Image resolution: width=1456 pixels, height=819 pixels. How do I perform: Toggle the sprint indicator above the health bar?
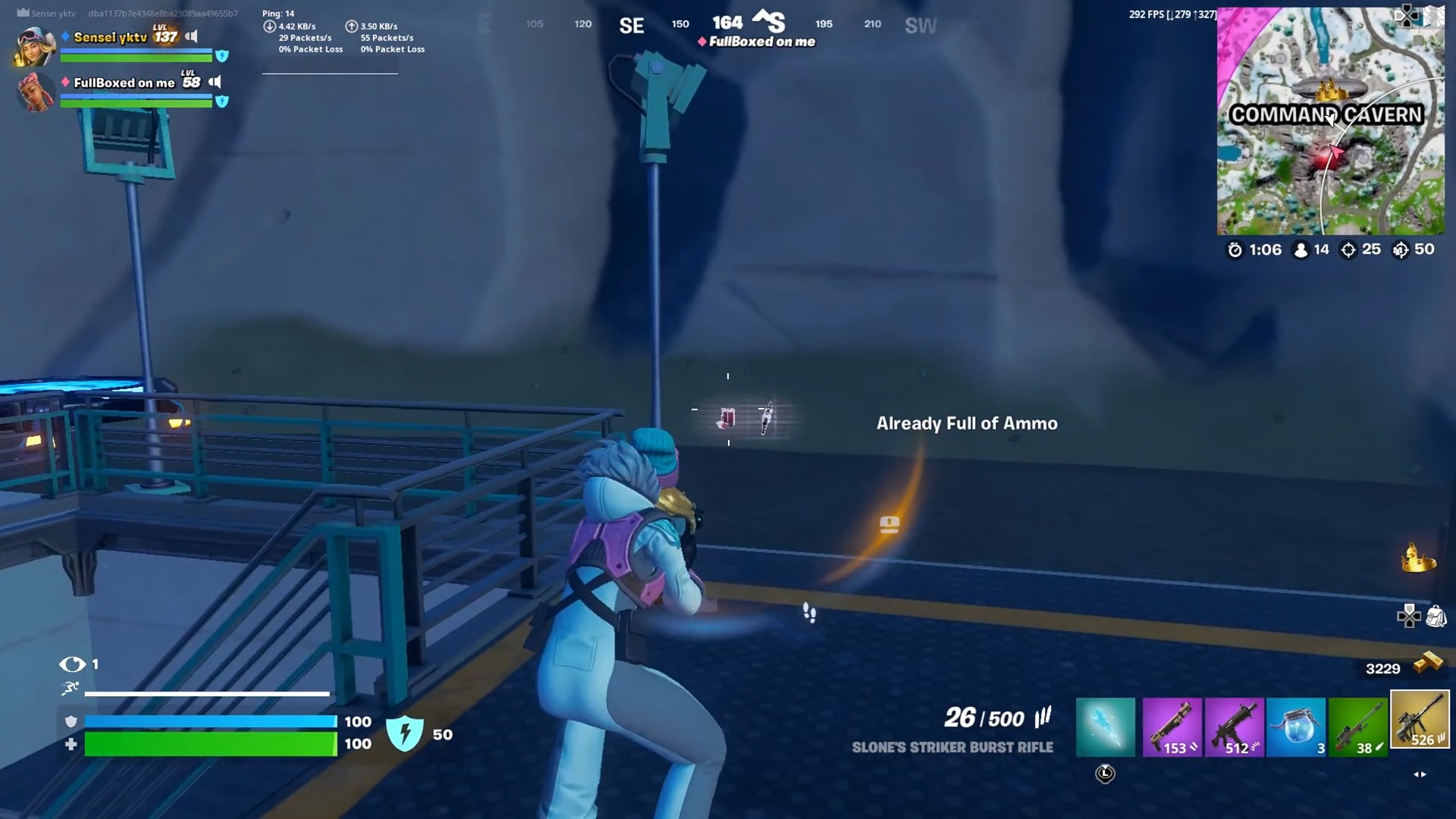click(x=69, y=689)
